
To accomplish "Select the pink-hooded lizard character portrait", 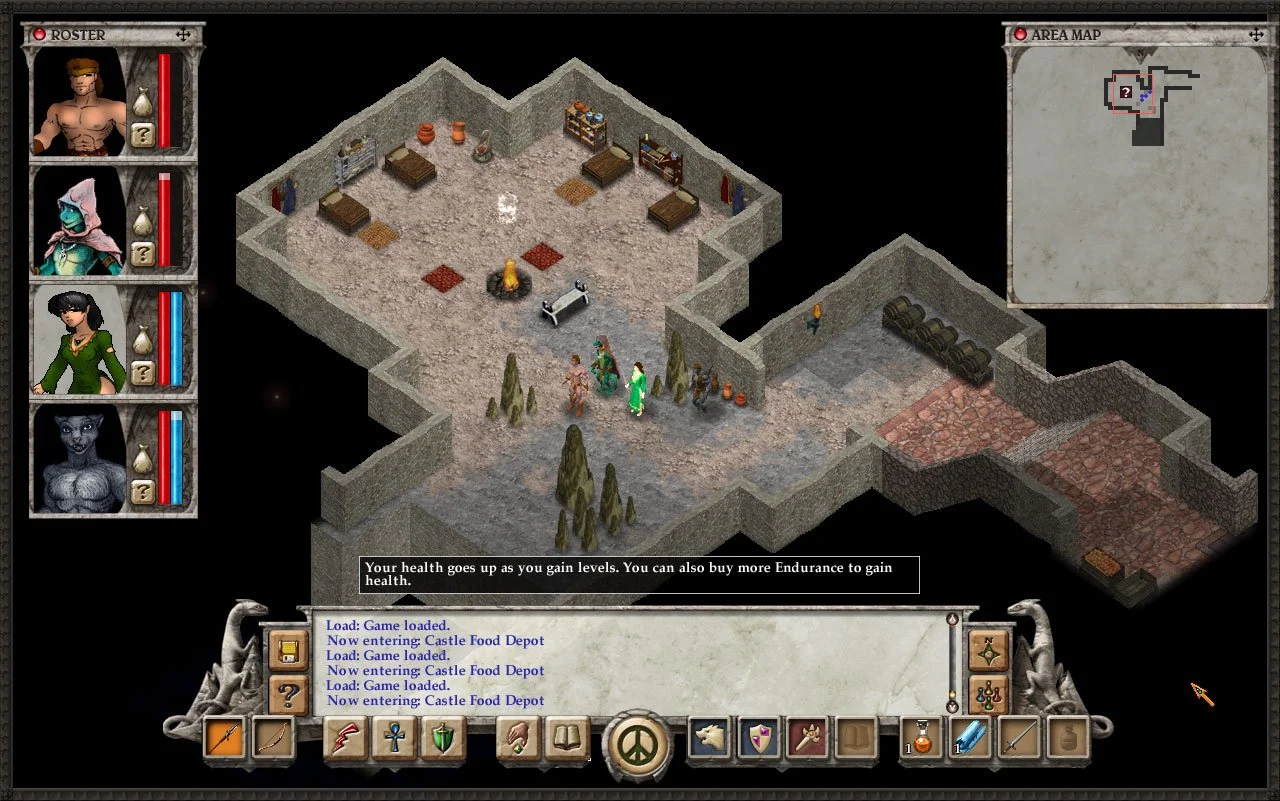I will [80, 221].
